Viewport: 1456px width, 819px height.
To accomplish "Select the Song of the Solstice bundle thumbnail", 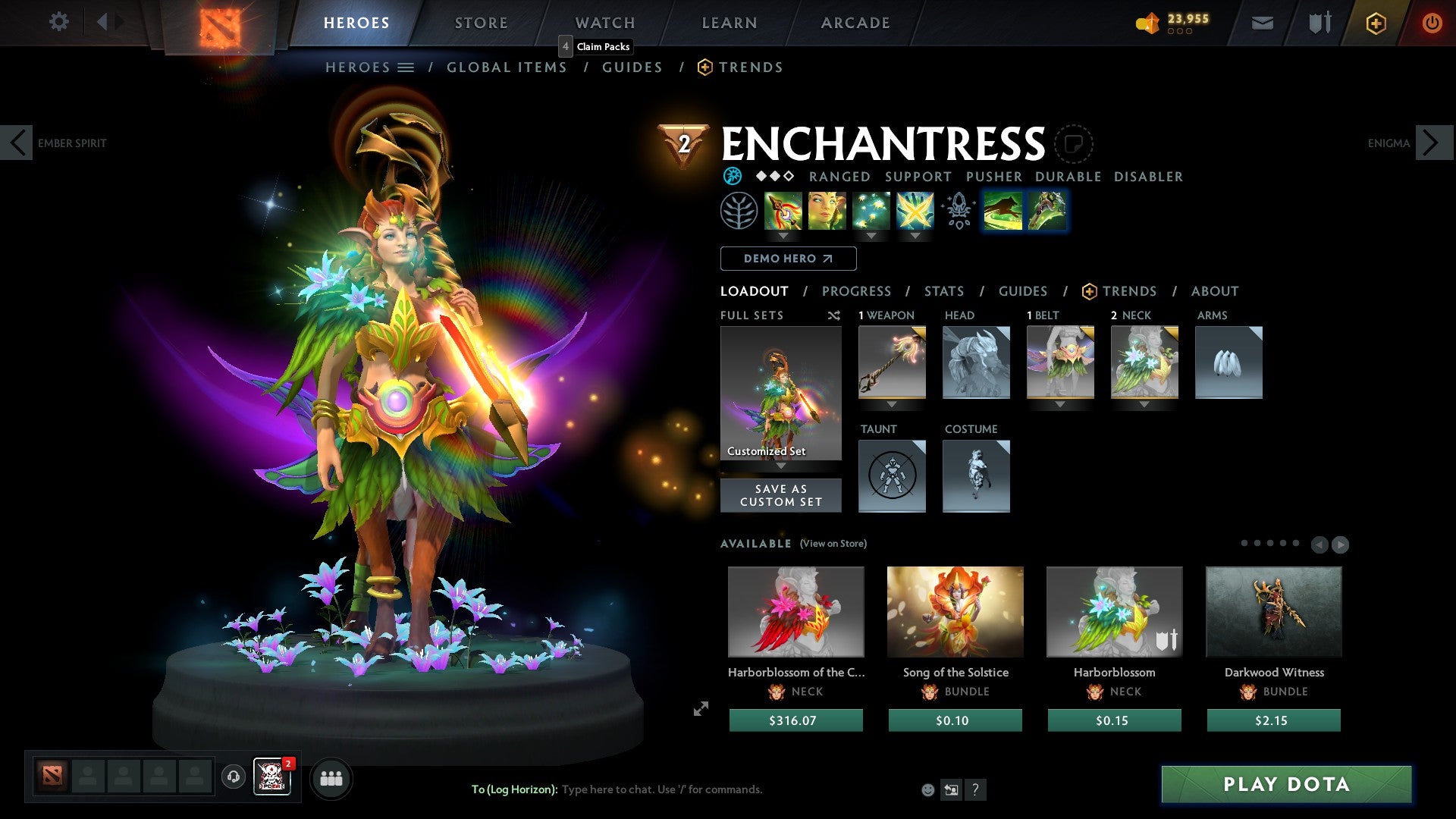I will (x=955, y=611).
